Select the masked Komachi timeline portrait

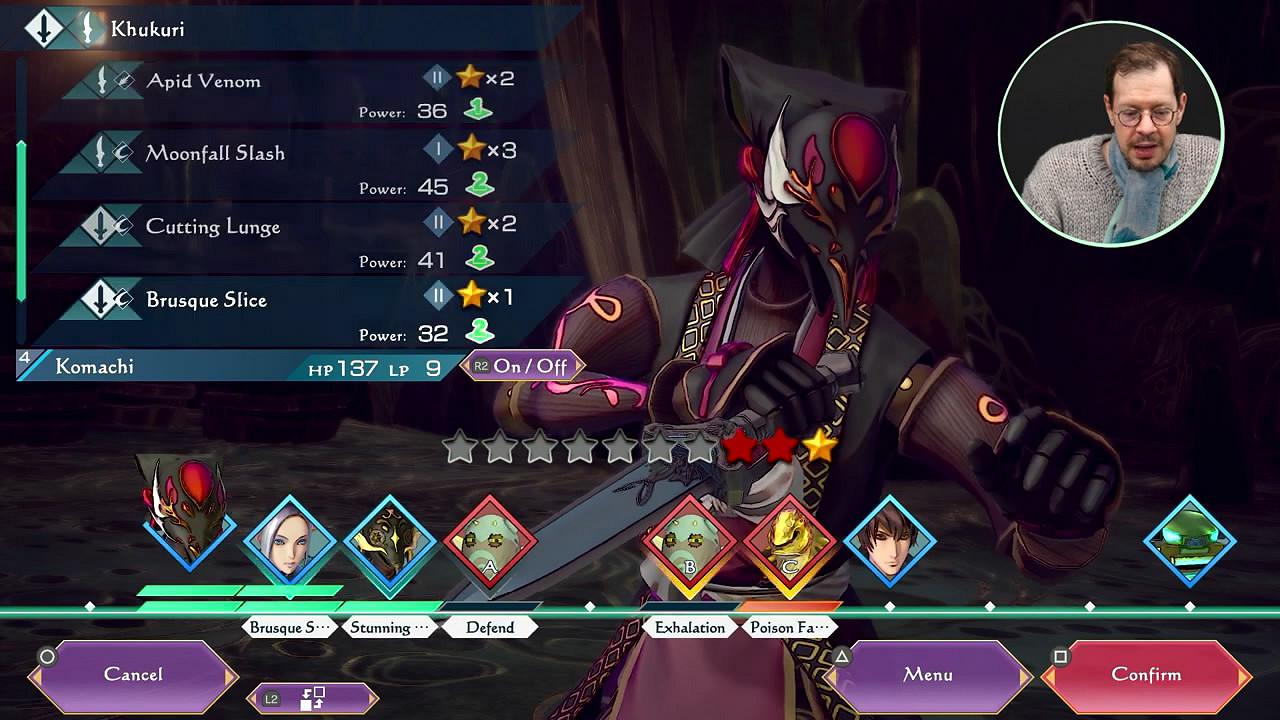click(188, 512)
